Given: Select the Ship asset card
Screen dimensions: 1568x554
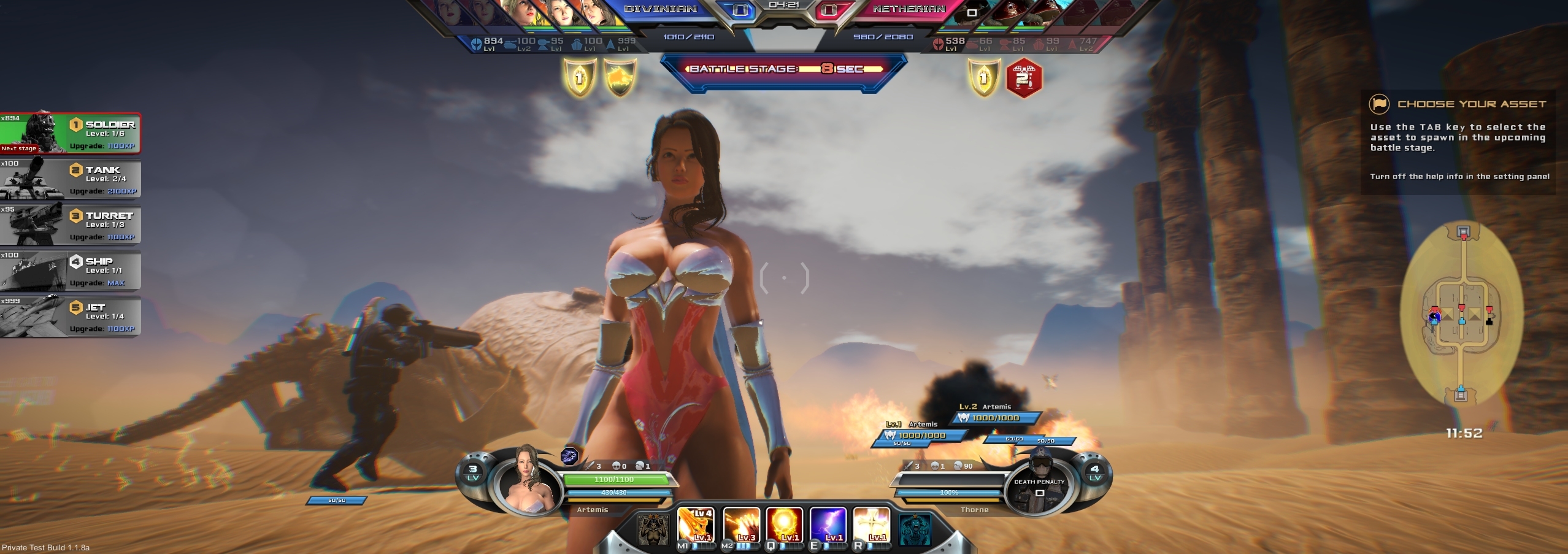Looking at the screenshot, I should click(71, 271).
